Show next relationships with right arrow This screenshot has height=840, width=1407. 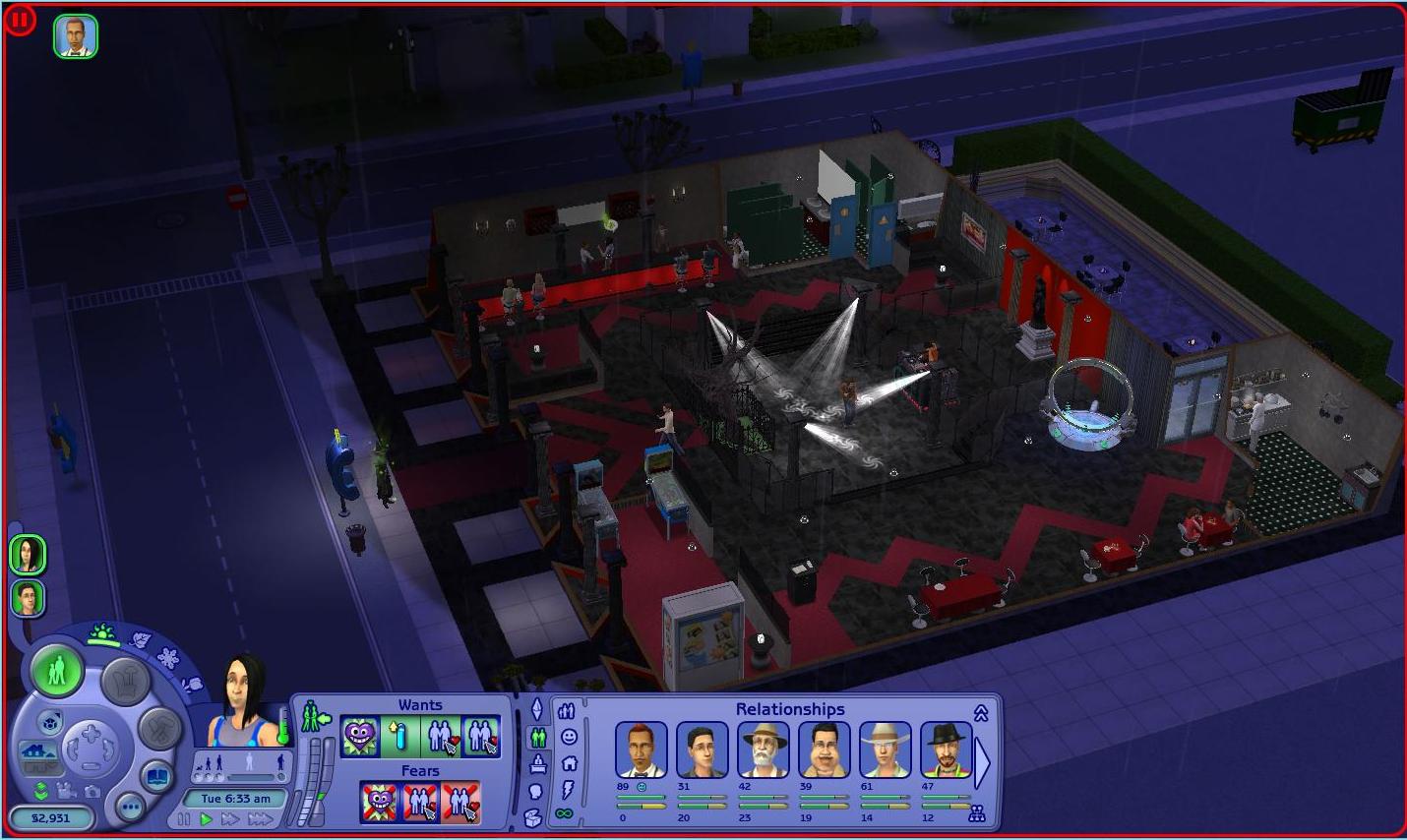point(982,762)
